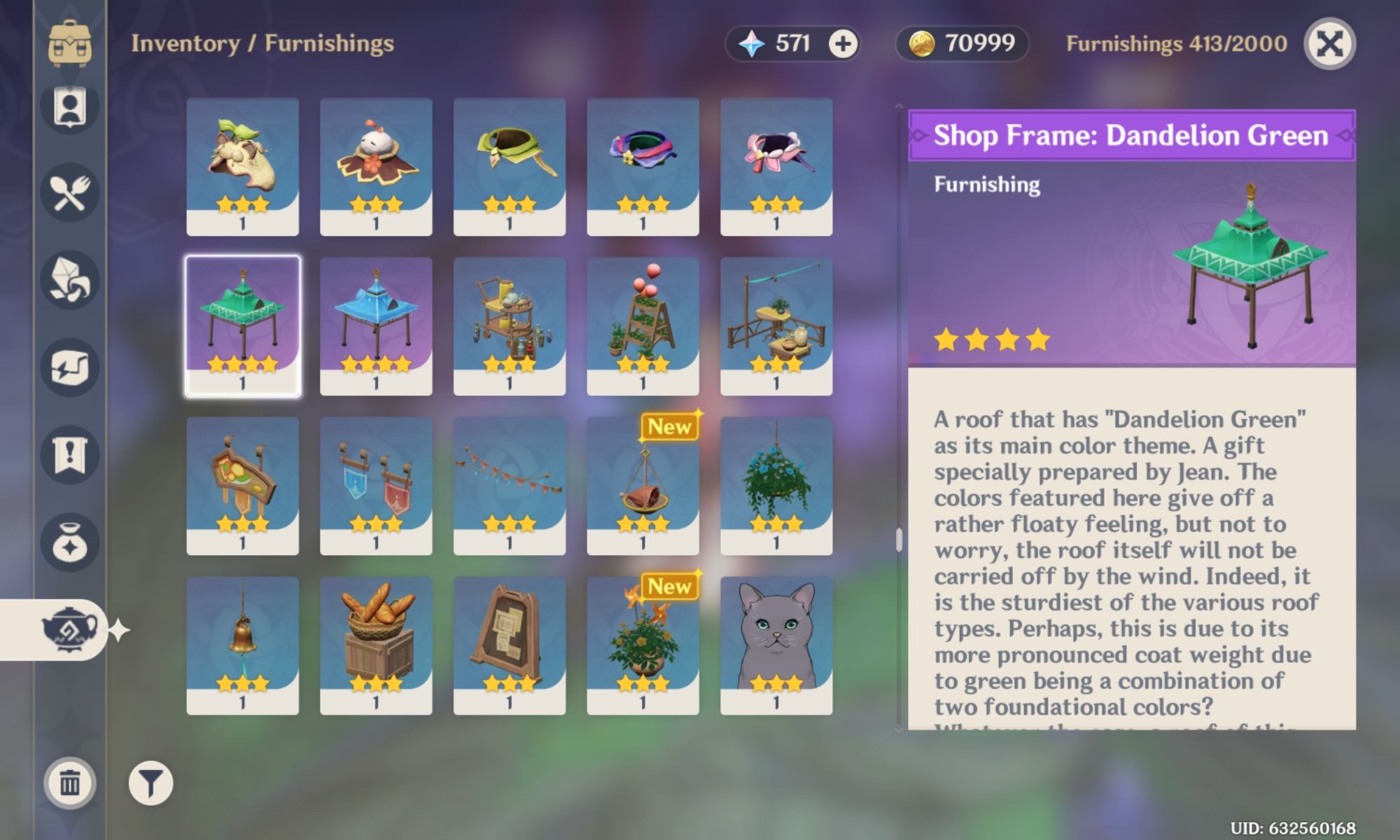Select the Character Development Items tab icon
The image size is (1400, 840).
pos(70,105)
